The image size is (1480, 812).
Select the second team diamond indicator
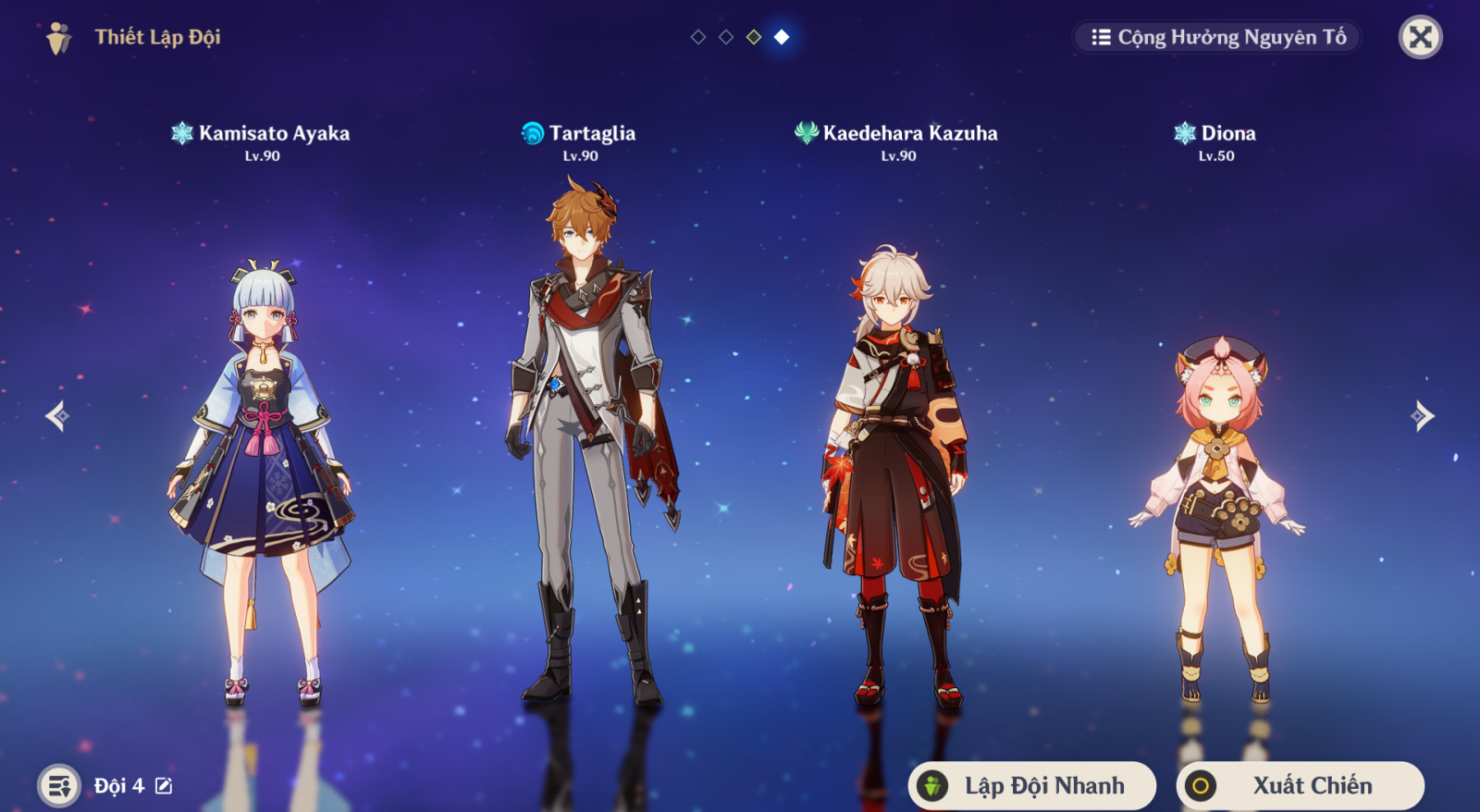click(x=725, y=39)
